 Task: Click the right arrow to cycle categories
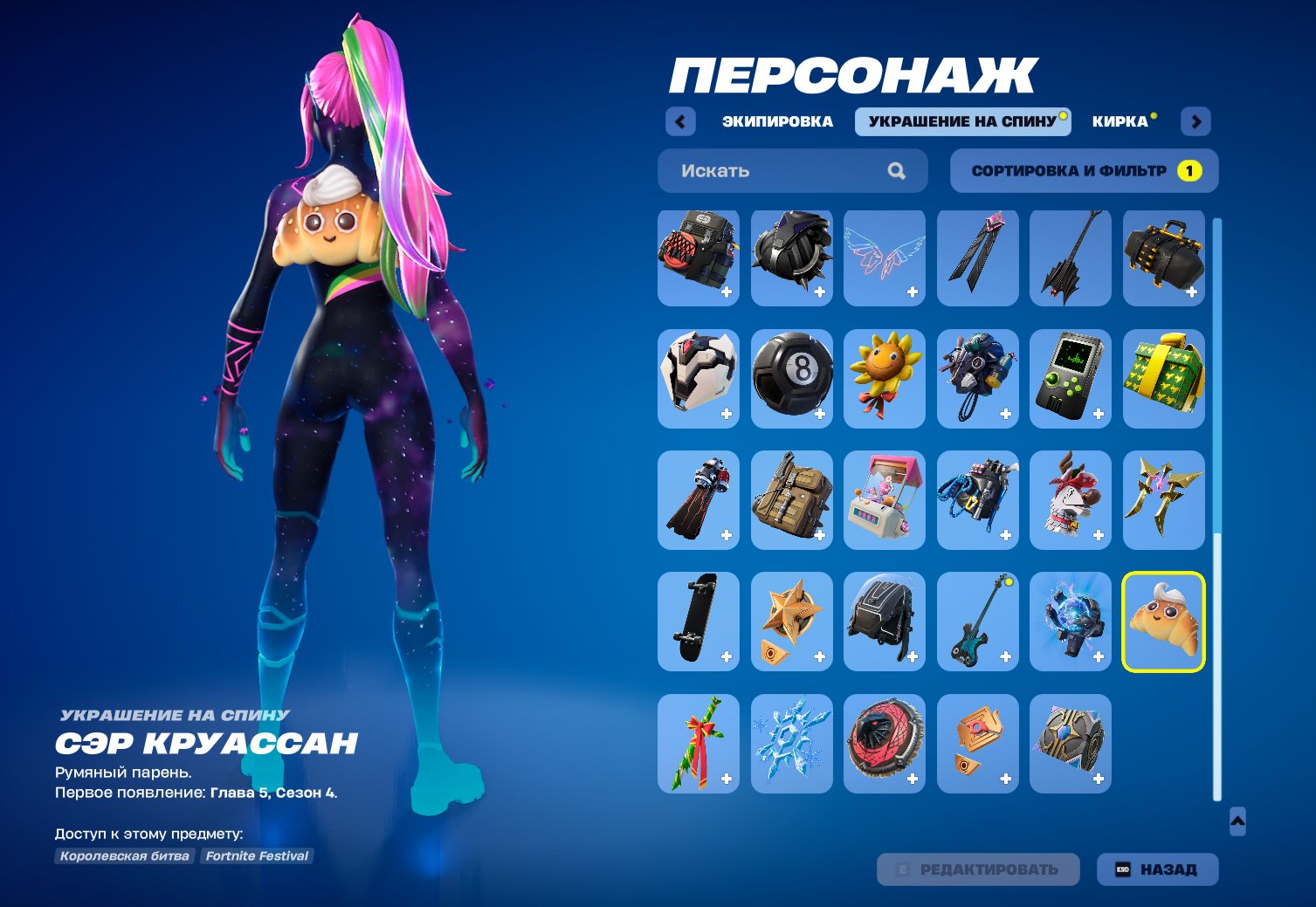1195,121
